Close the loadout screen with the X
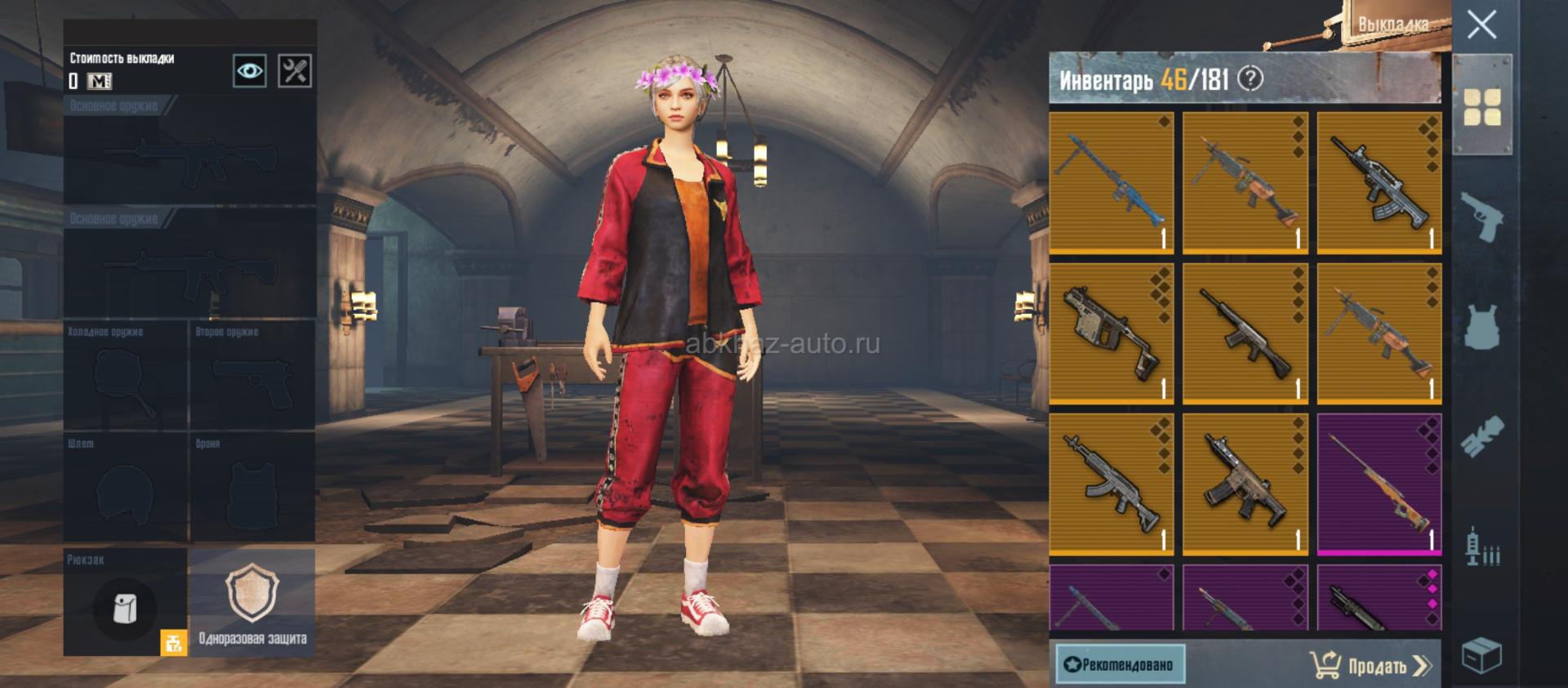 coord(1481,25)
